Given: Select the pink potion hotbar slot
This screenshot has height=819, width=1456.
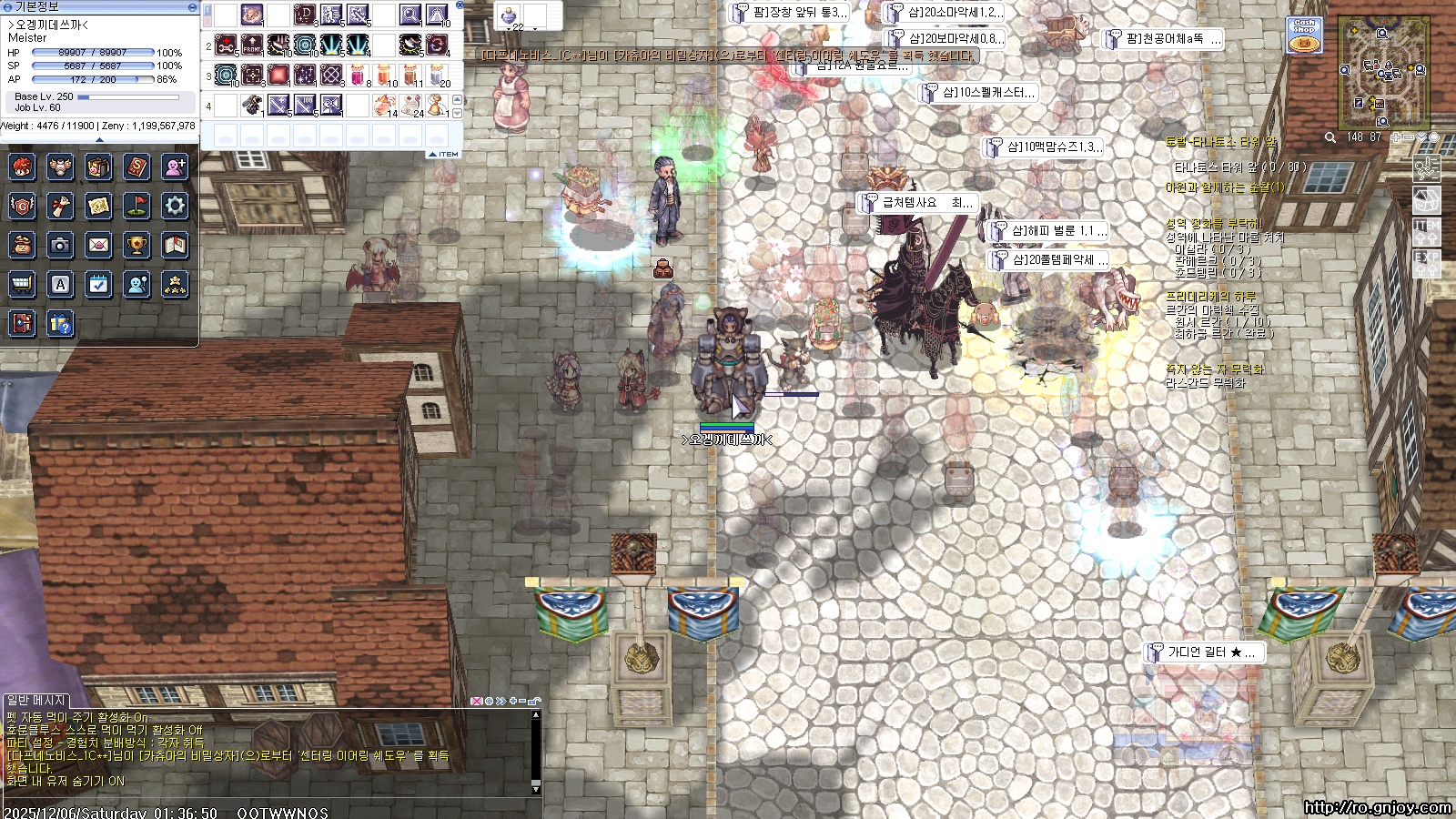Looking at the screenshot, I should (358, 74).
